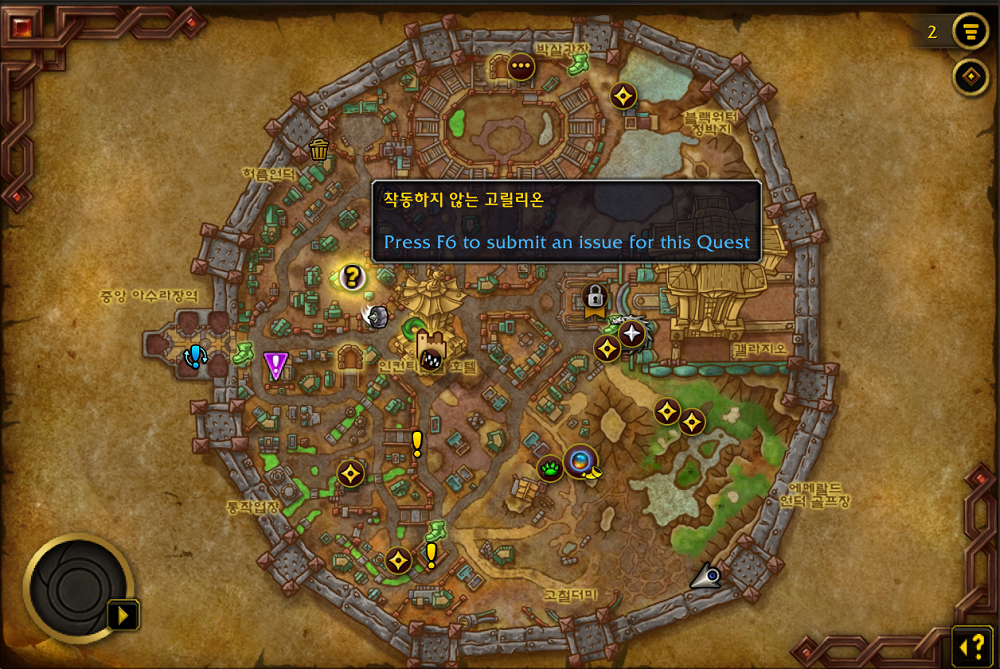Click the purple triangle exclamation marker
Screen dimensions: 1000x669
pos(275,365)
